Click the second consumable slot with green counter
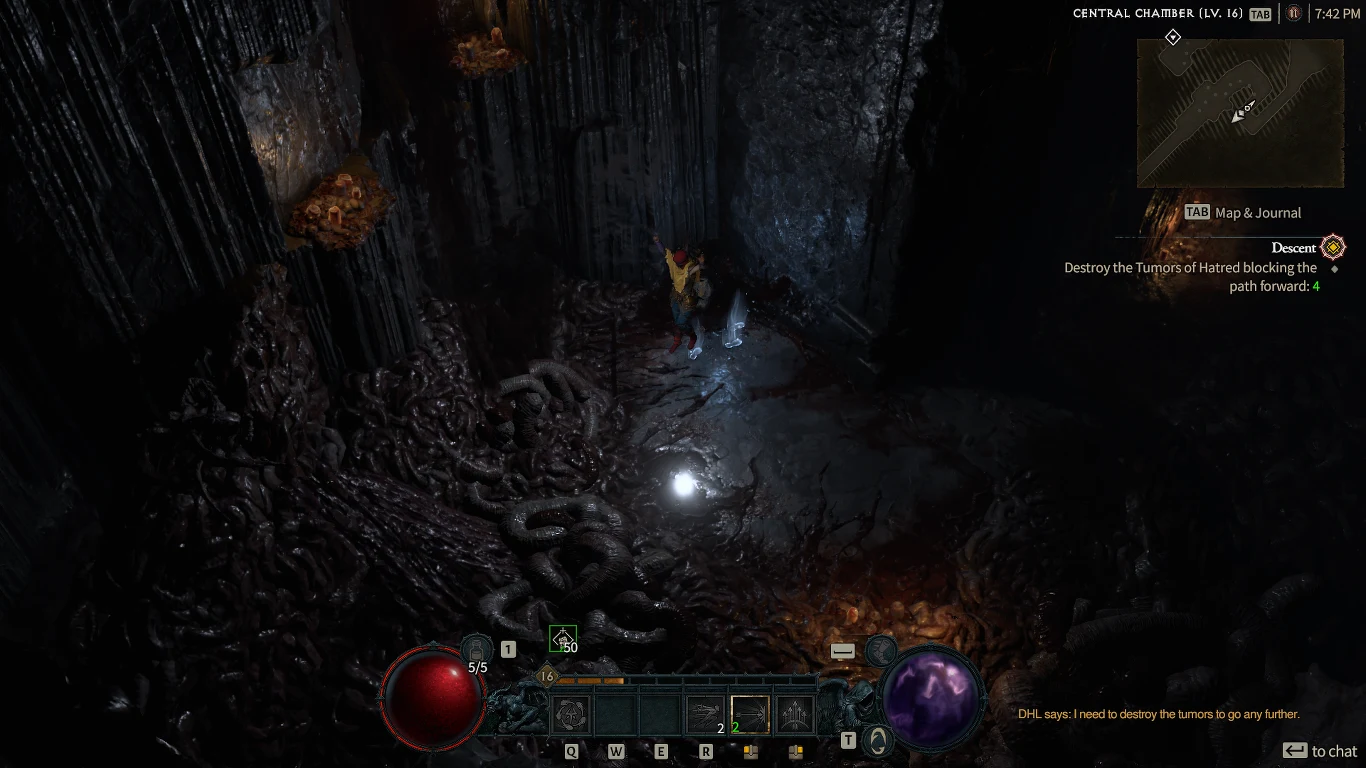1366x768 pixels. [x=796, y=753]
